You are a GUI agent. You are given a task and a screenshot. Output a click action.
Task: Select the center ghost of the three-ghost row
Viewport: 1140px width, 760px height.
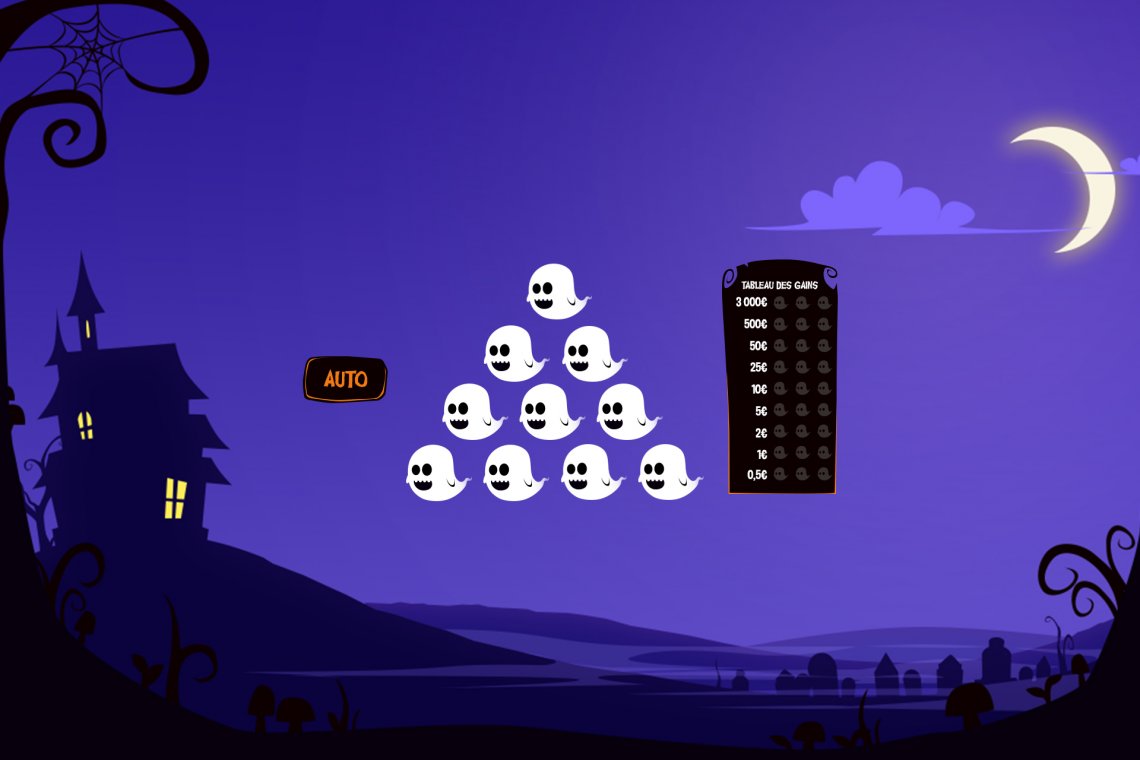549,411
